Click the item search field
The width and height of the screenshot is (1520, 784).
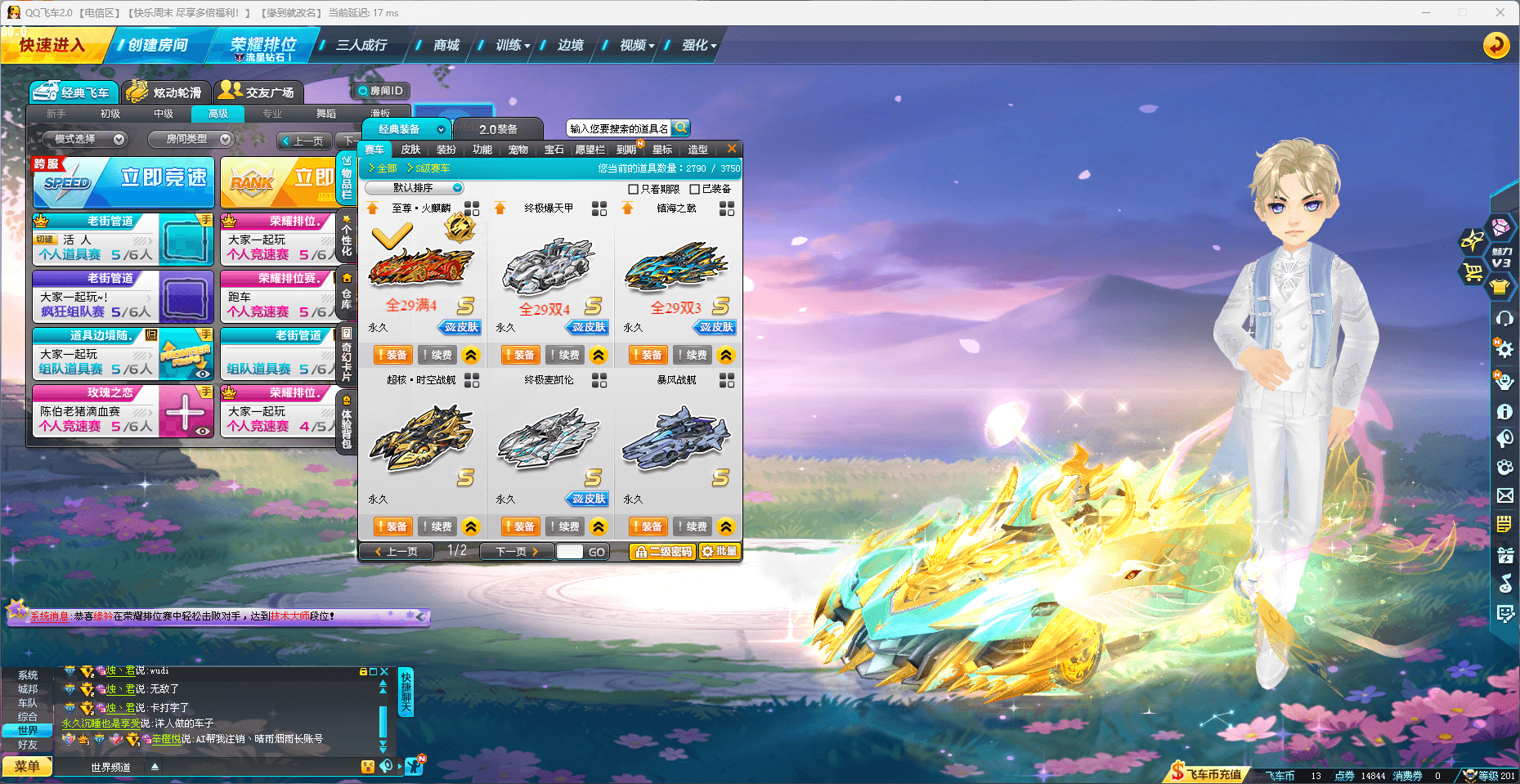tap(619, 128)
